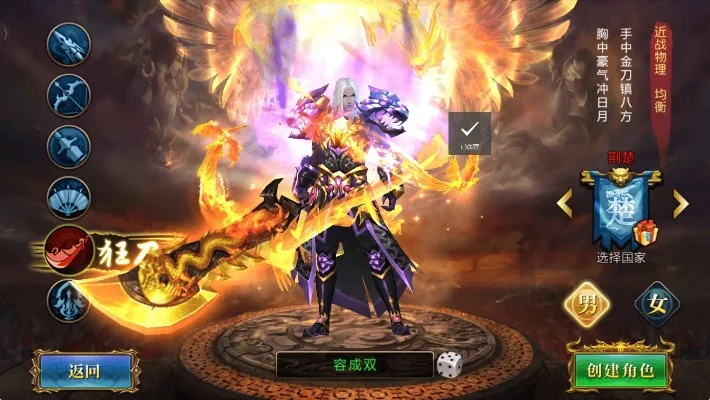Toggle the checkmark box beside the character

pyautogui.click(x=469, y=132)
